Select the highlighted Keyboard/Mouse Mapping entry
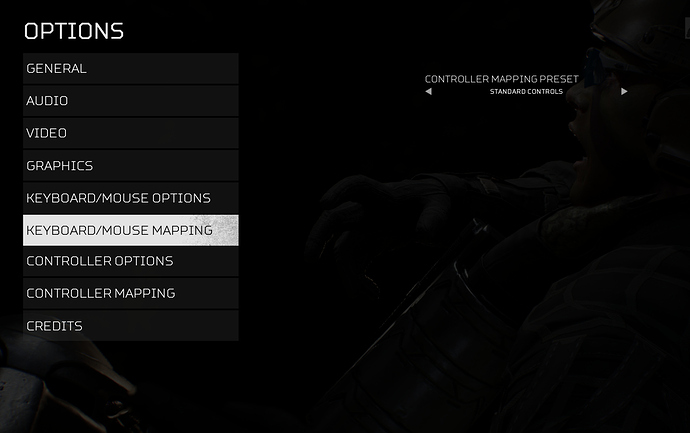690x433 pixels. tap(130, 230)
